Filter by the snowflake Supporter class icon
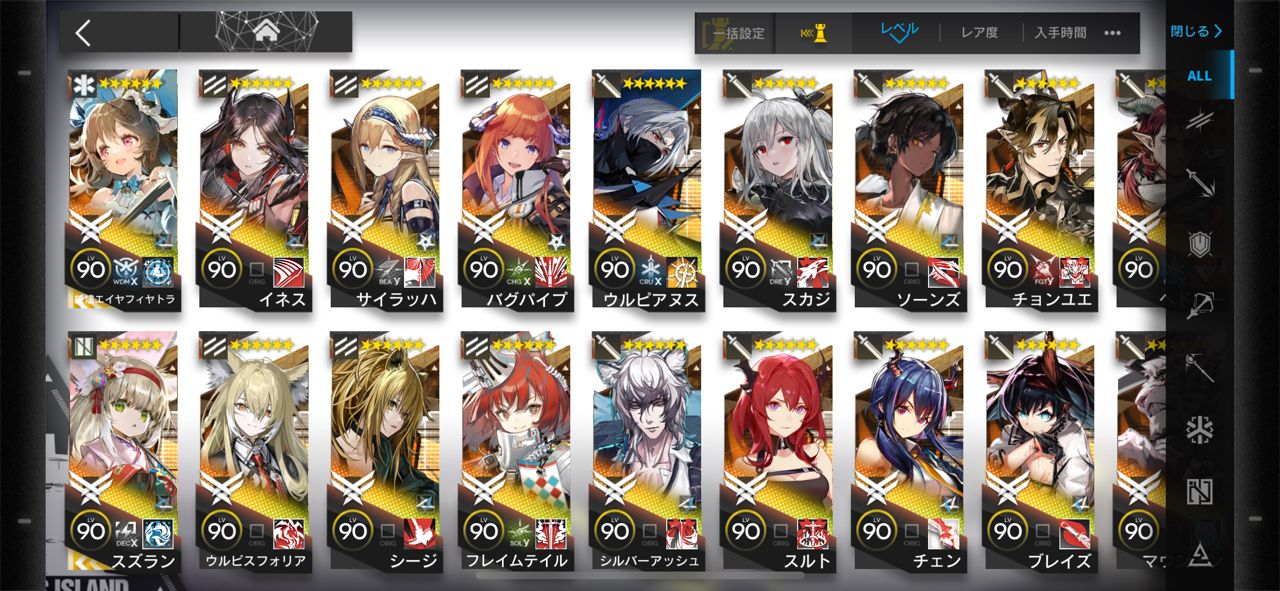 tap(1199, 430)
